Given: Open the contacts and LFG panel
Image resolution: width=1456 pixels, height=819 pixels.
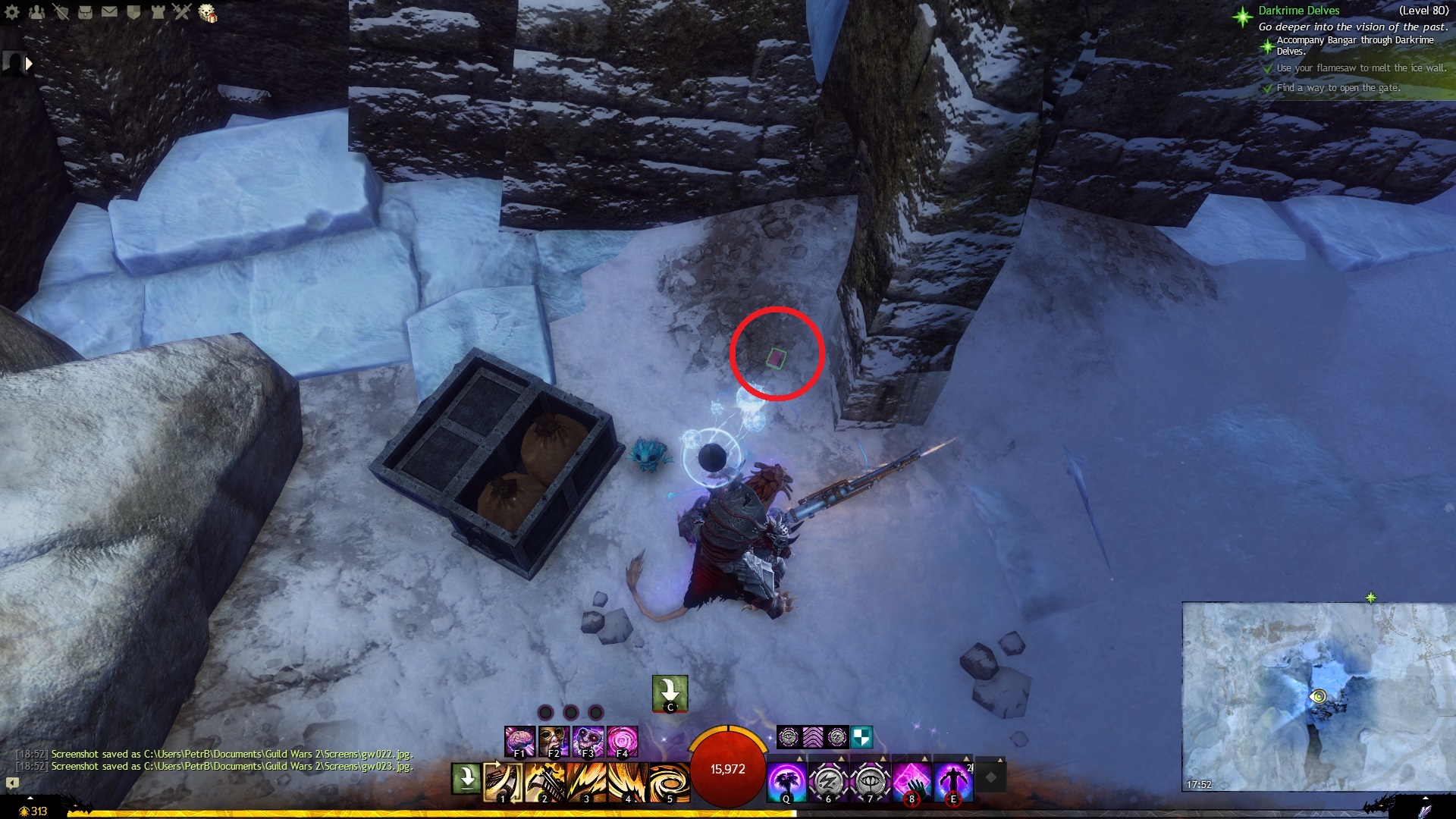Looking at the screenshot, I should tap(36, 11).
